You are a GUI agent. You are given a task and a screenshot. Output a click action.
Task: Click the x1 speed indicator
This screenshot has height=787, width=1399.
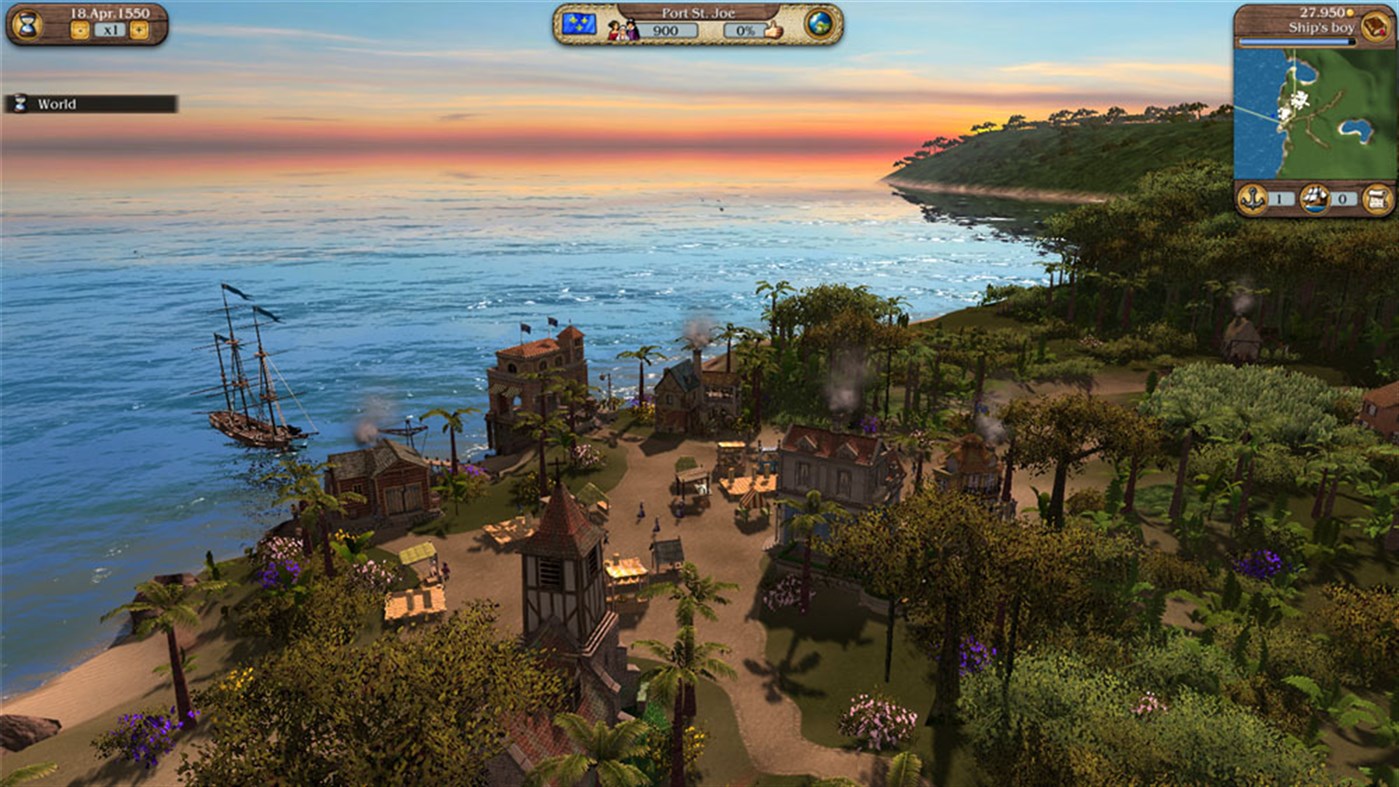coord(109,29)
